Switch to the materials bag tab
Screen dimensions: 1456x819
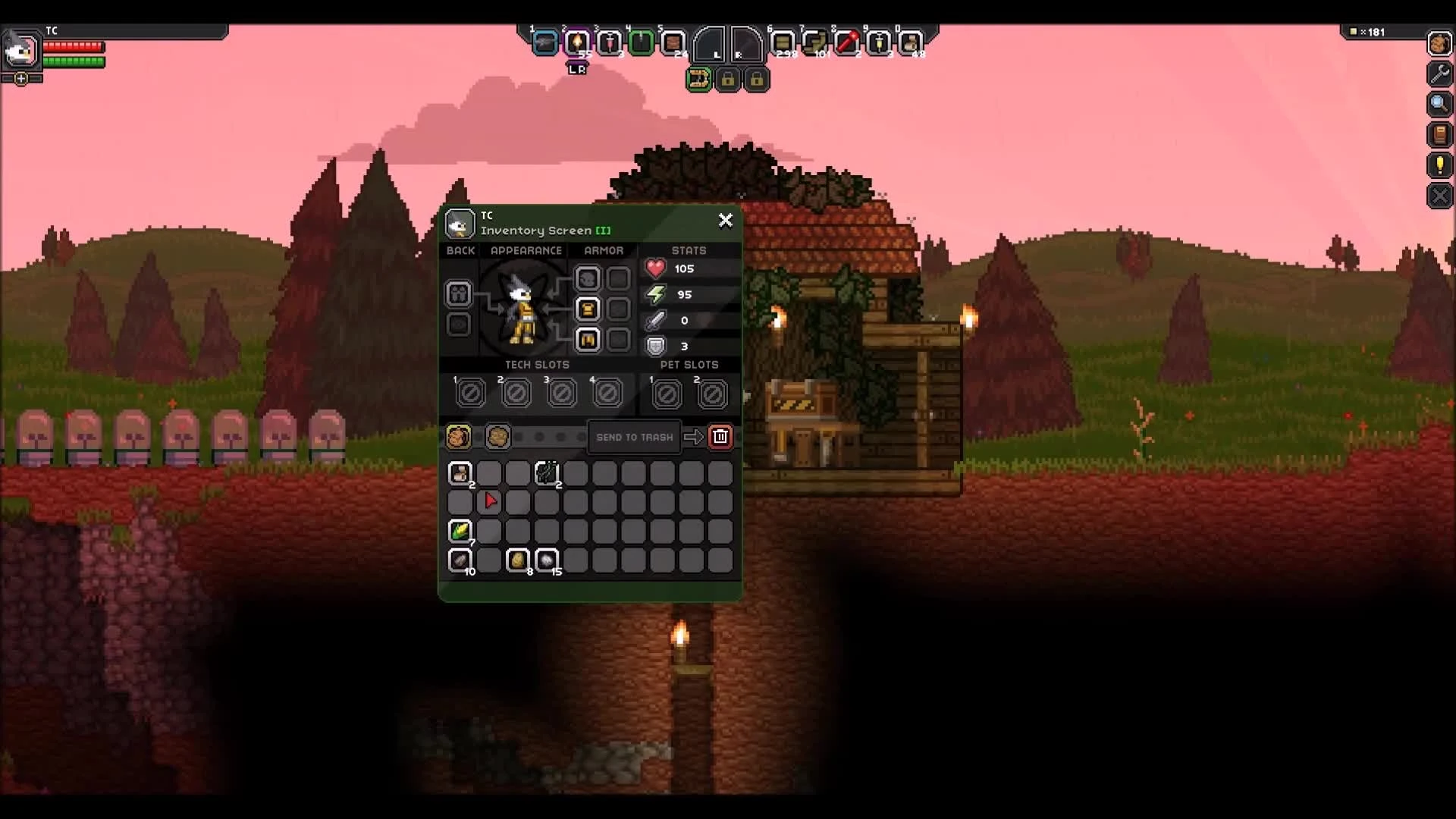tap(497, 437)
